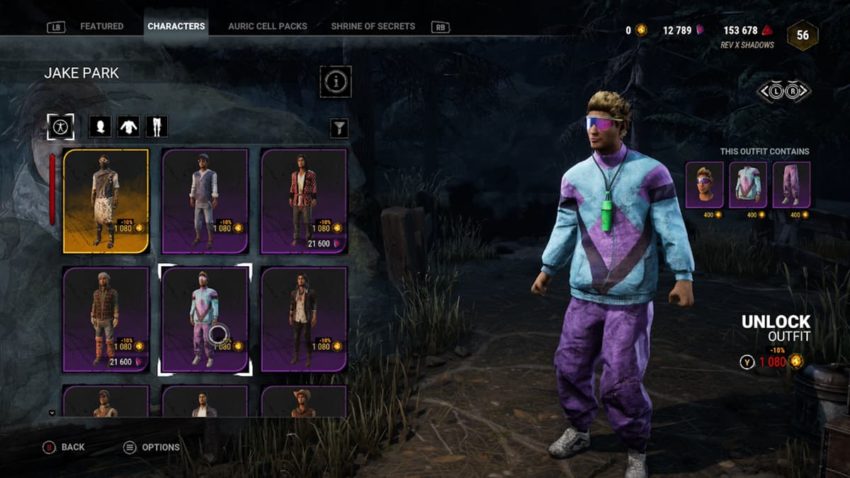The image size is (850, 478).
Task: Open the outfit filter funnel icon
Action: click(338, 127)
